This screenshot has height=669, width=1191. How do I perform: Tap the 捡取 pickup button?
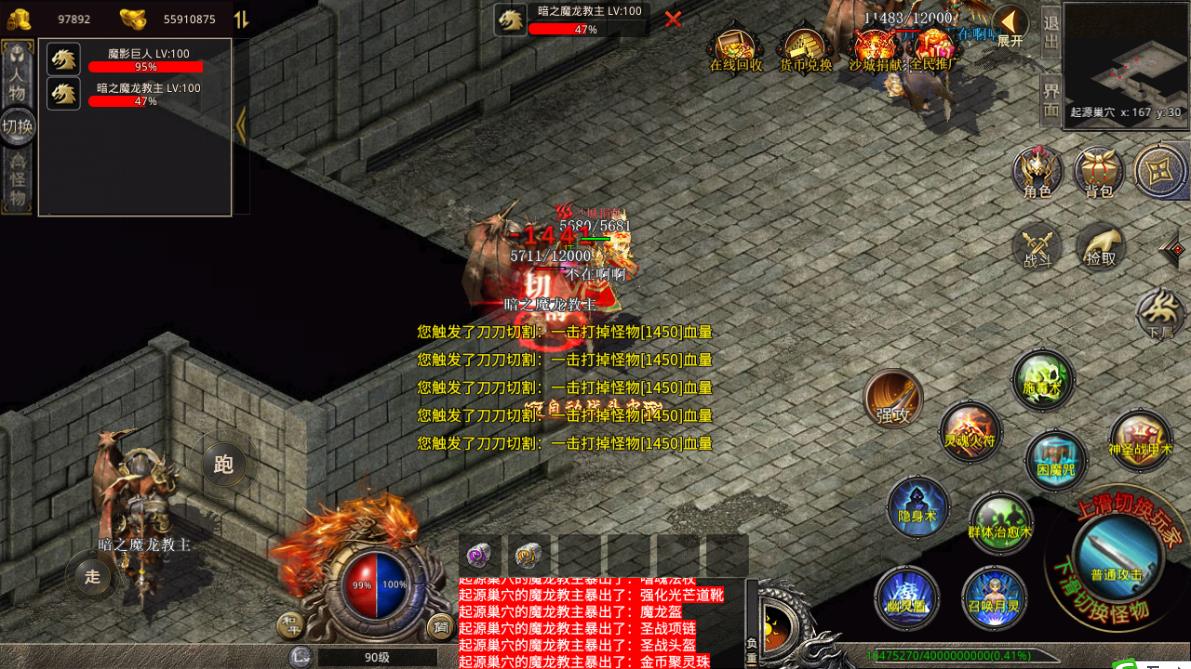pos(1099,245)
